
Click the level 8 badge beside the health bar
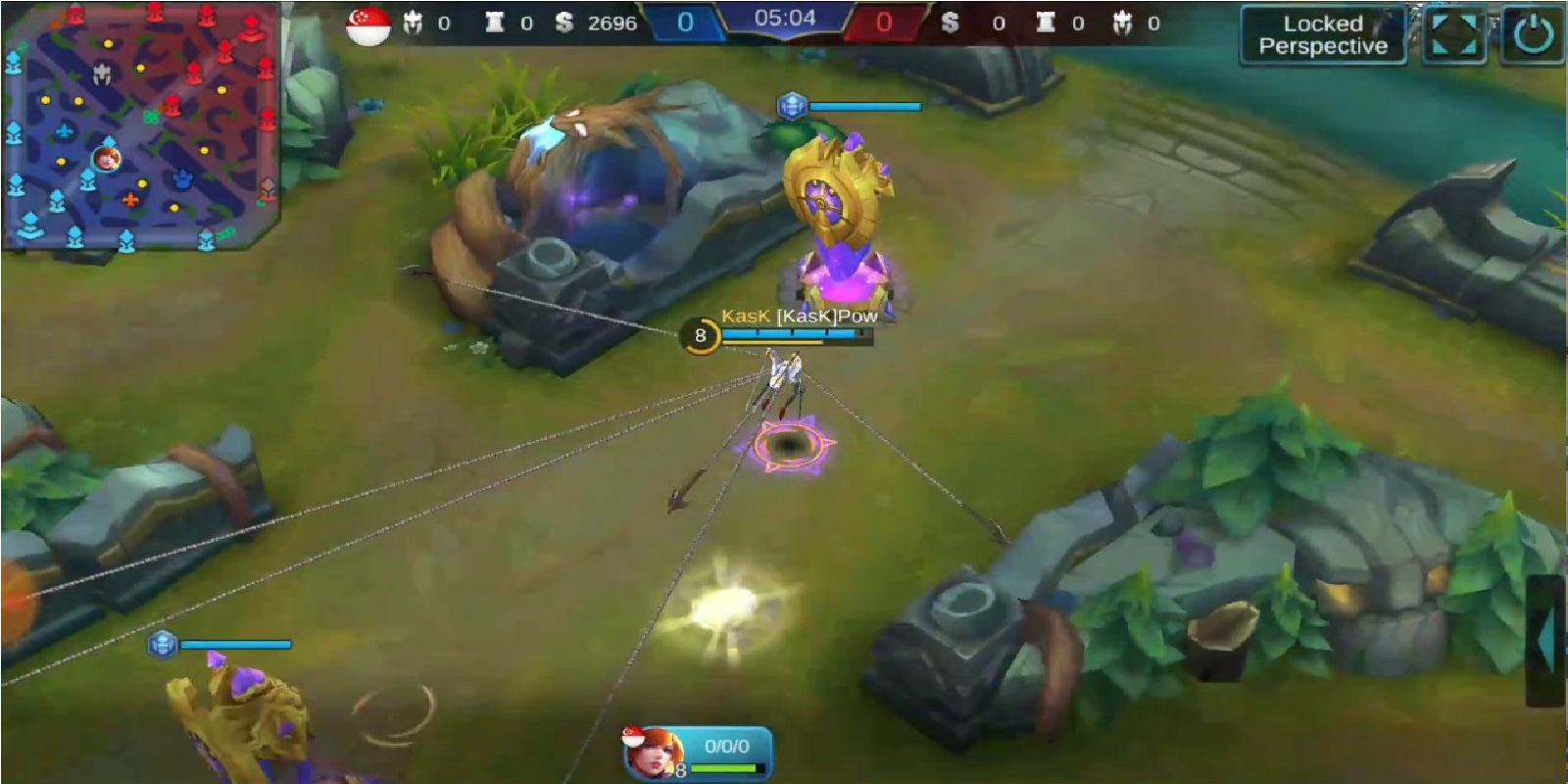point(700,336)
